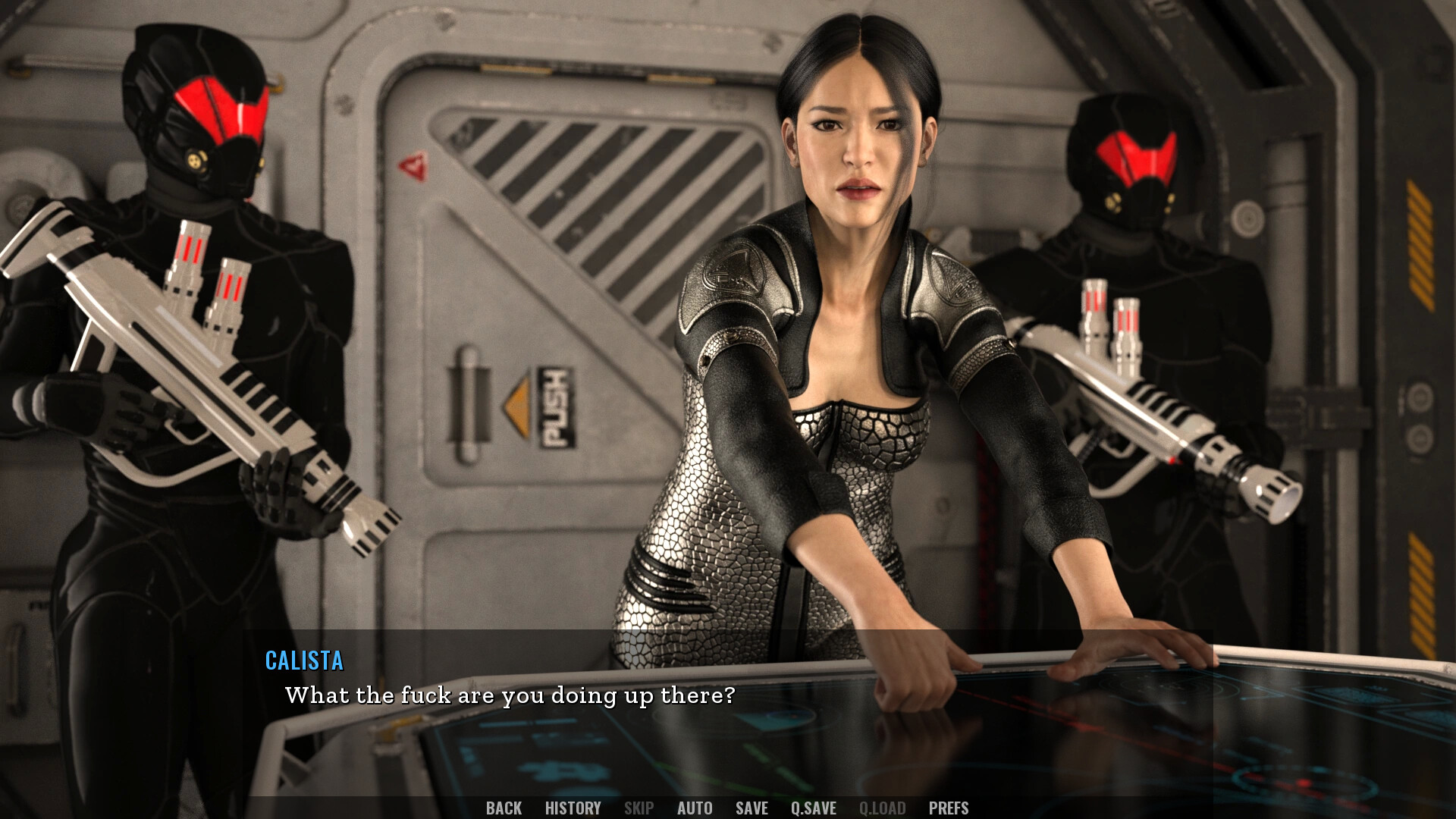Click Calista's dialogue line to continue
The image size is (1456, 819).
[510, 695]
